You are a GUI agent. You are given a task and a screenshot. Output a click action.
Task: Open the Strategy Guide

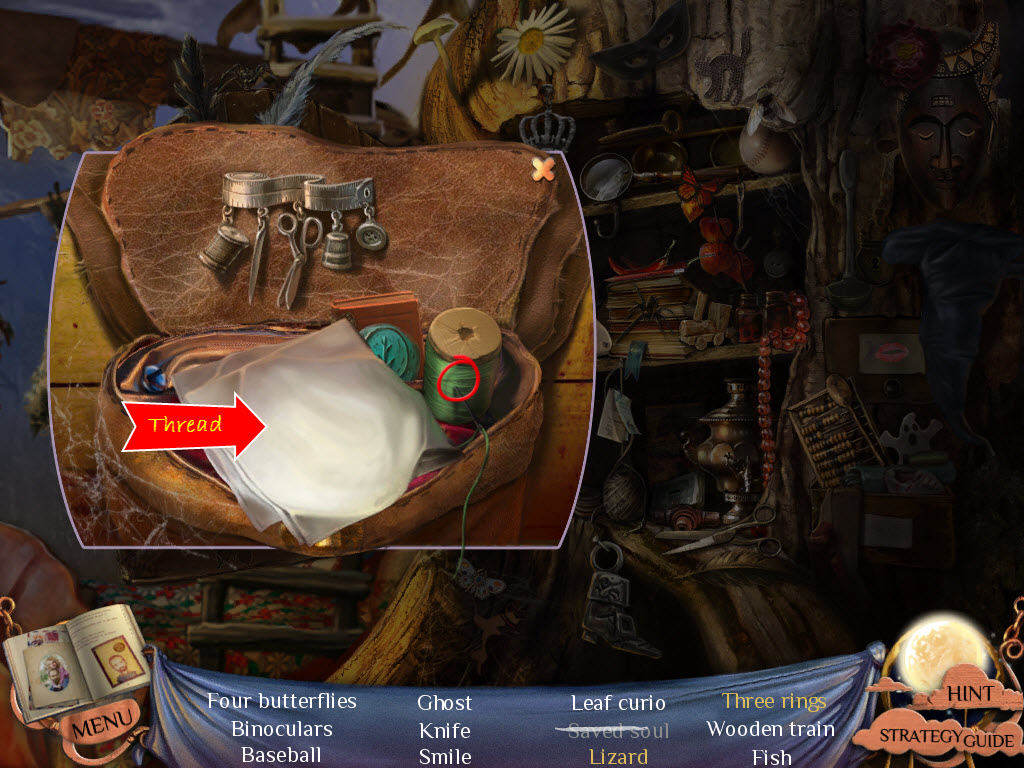(947, 738)
